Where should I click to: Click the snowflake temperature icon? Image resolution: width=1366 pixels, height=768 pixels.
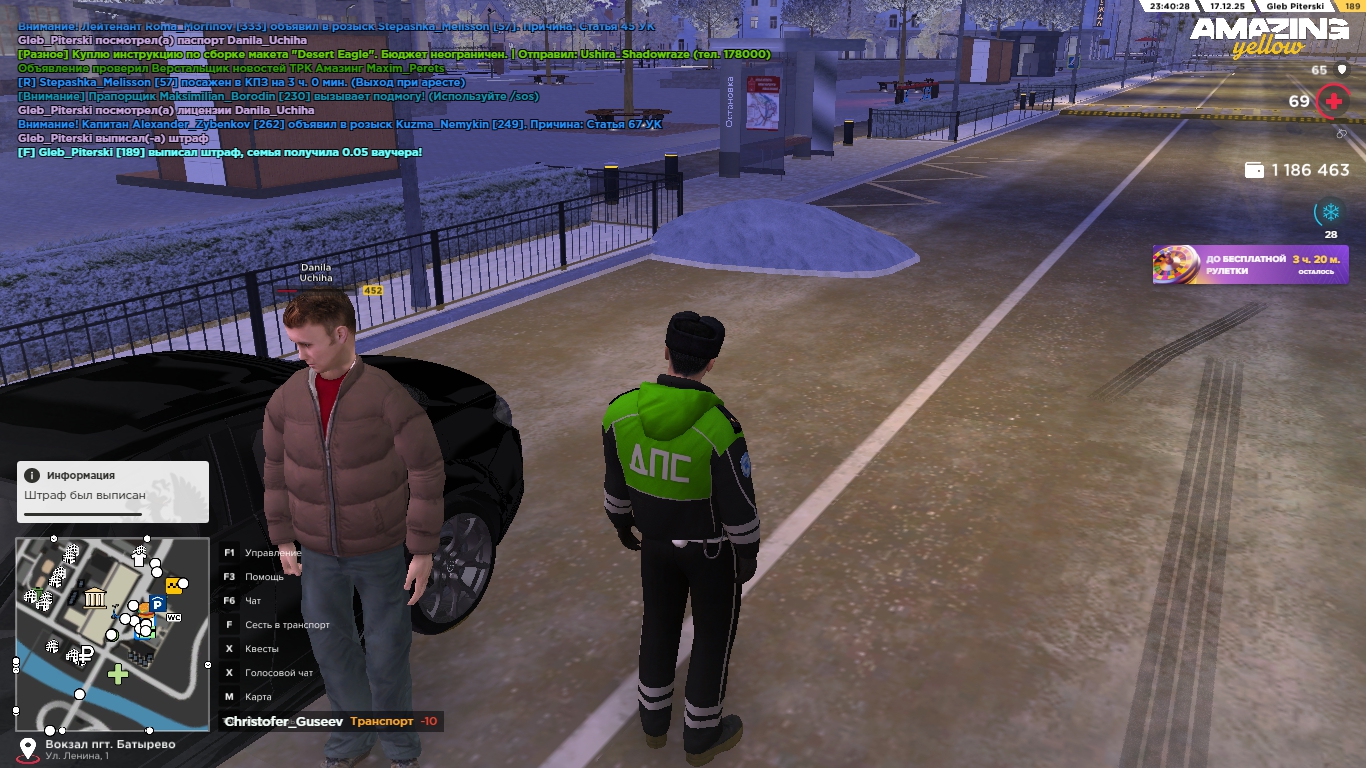tap(1330, 212)
